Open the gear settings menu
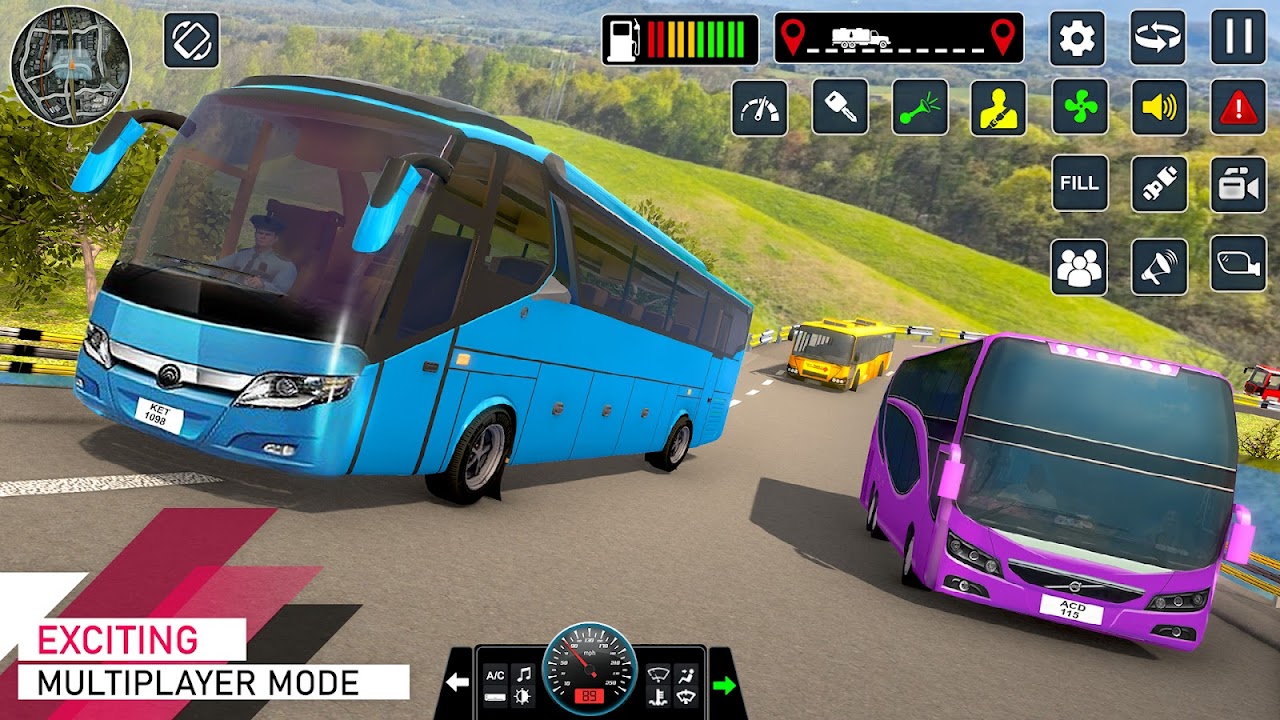Image resolution: width=1280 pixels, height=720 pixels. [x=1077, y=38]
